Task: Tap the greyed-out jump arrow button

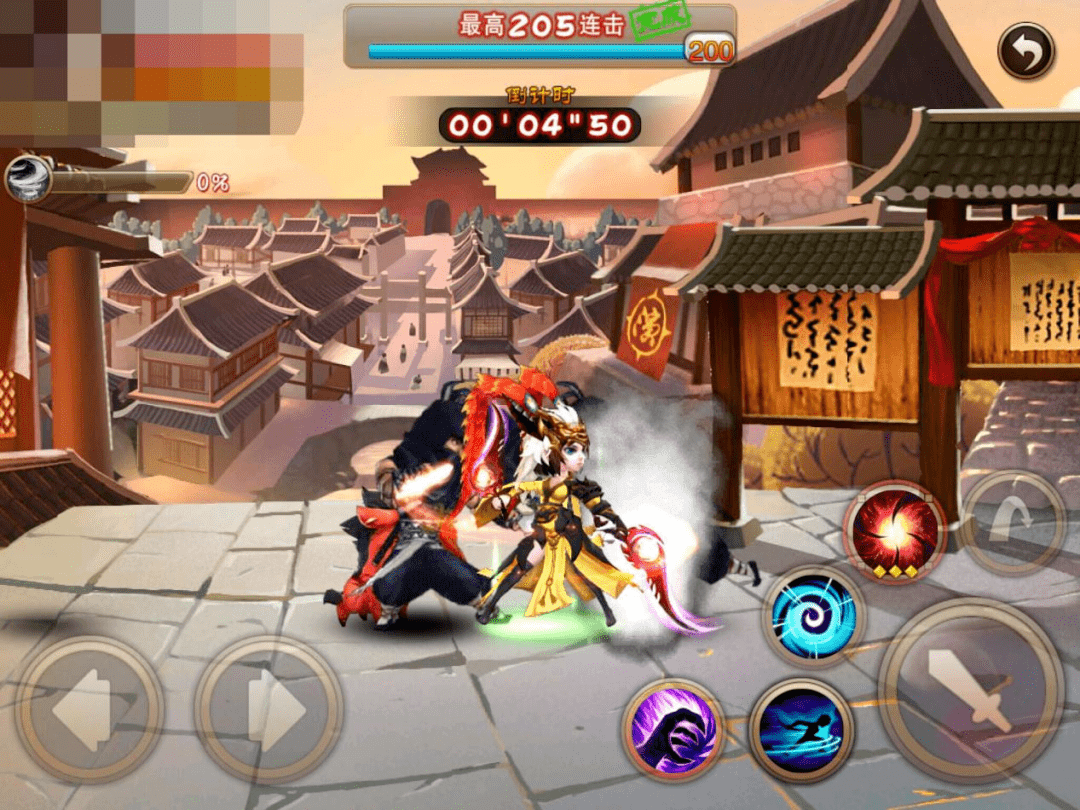Action: (1013, 523)
